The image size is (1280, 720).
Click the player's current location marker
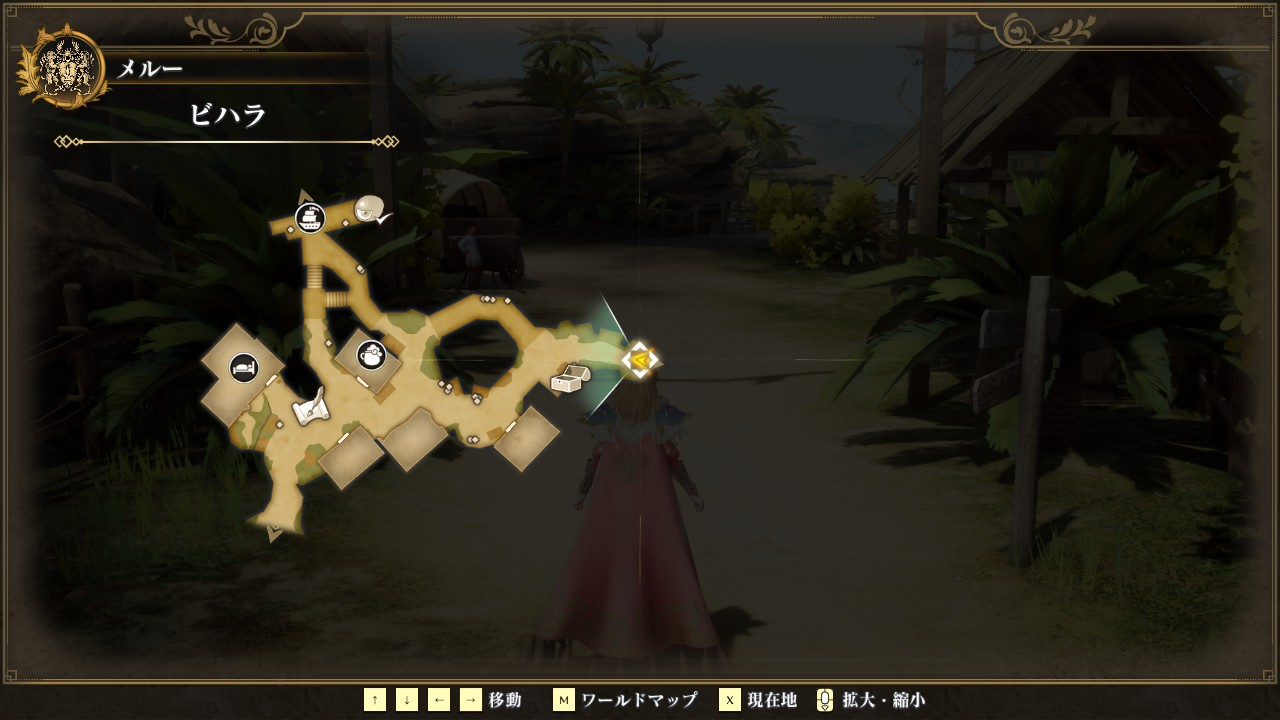coord(639,360)
